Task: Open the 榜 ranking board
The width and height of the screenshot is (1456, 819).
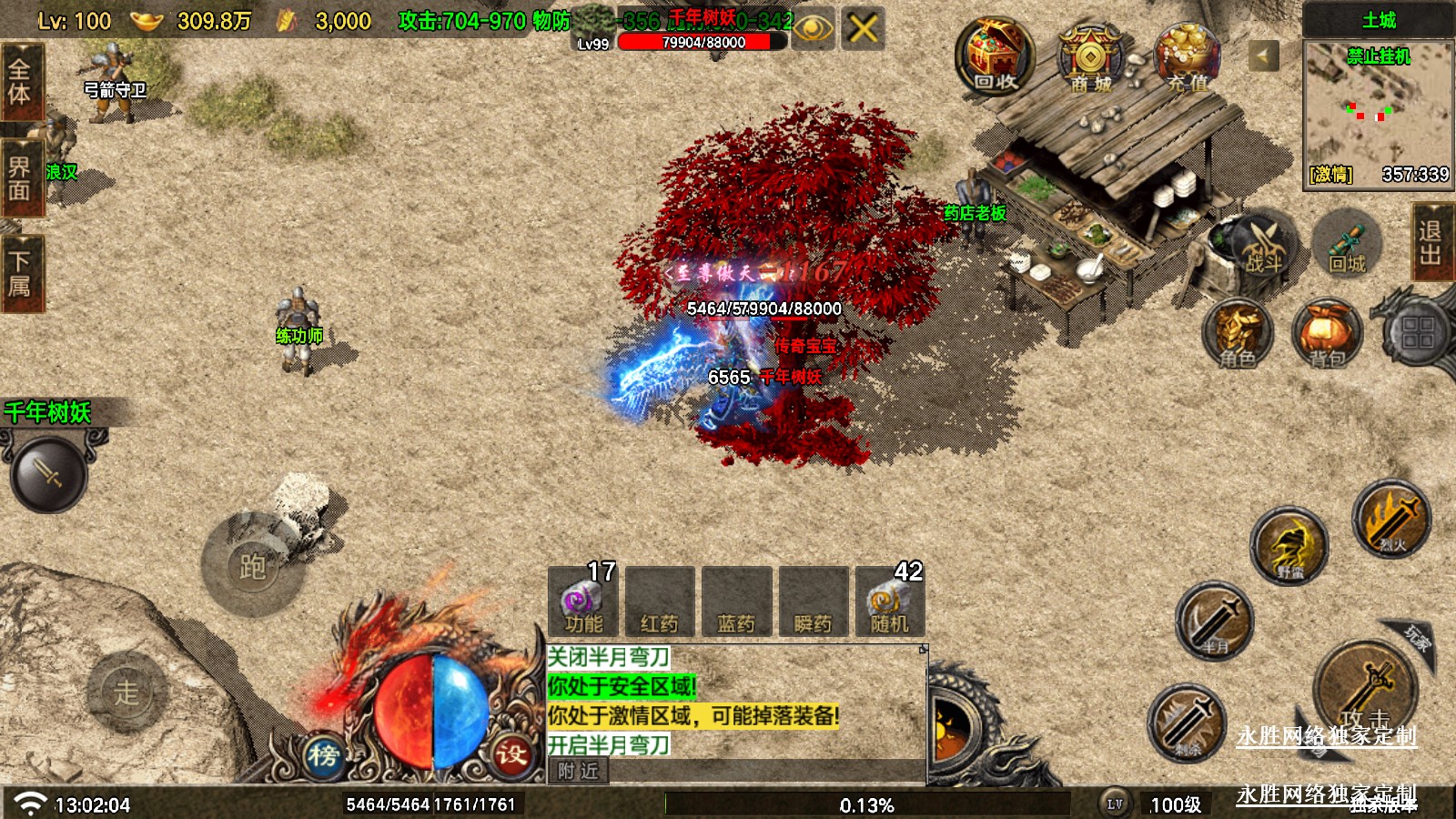Action: 323,755
